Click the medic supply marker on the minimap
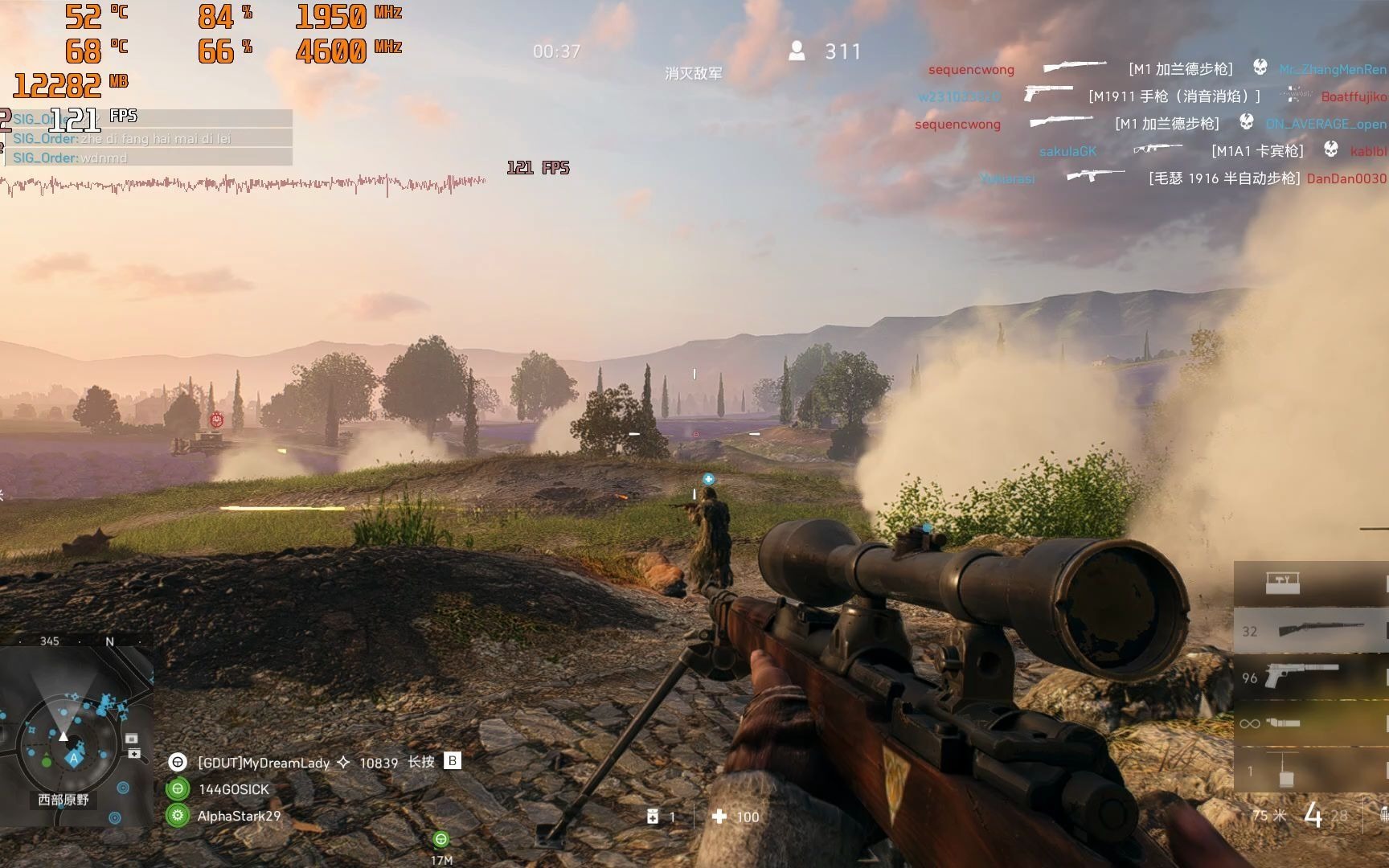This screenshot has width=1389, height=868. point(133,753)
